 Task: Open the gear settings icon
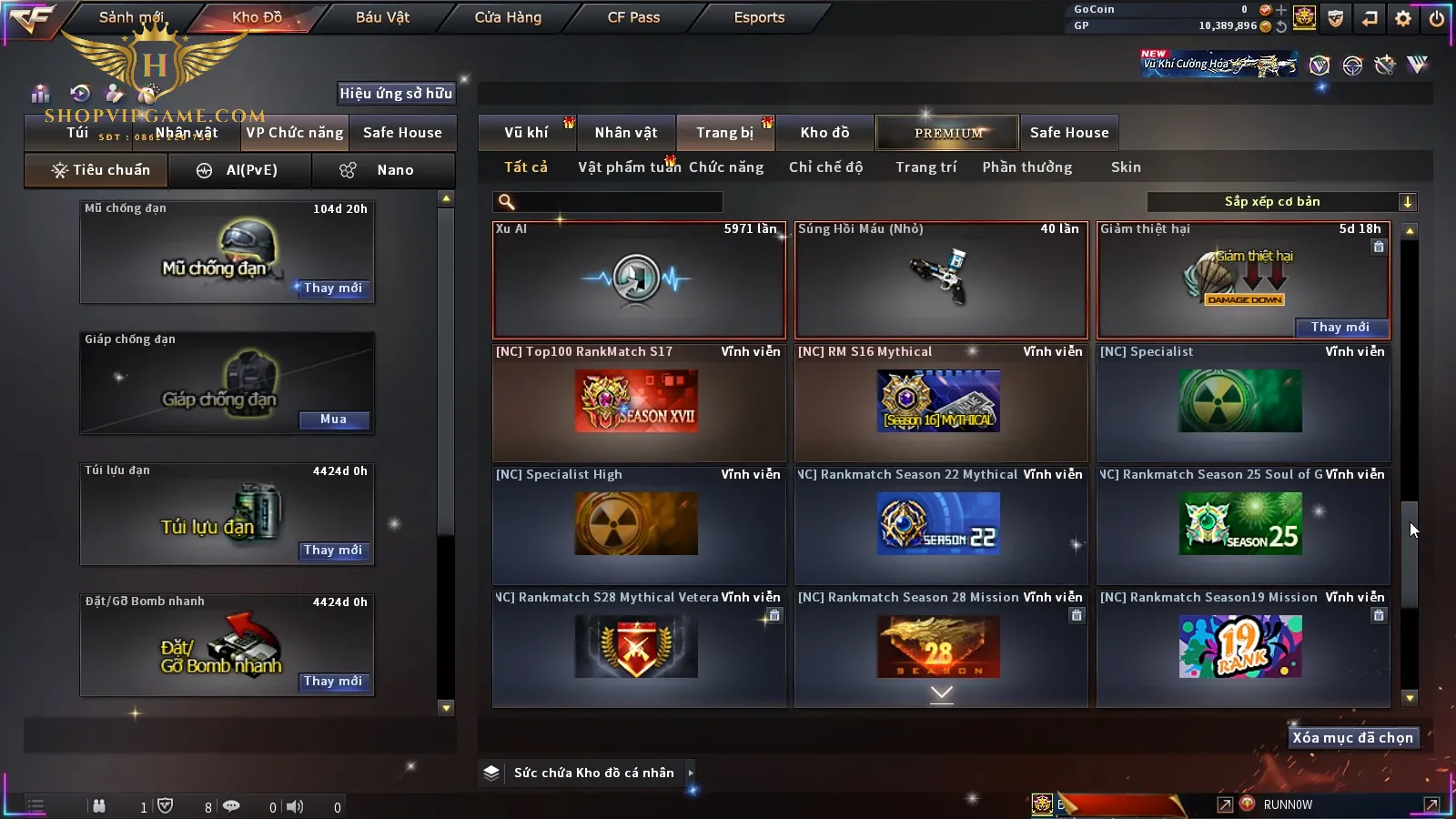[1403, 18]
